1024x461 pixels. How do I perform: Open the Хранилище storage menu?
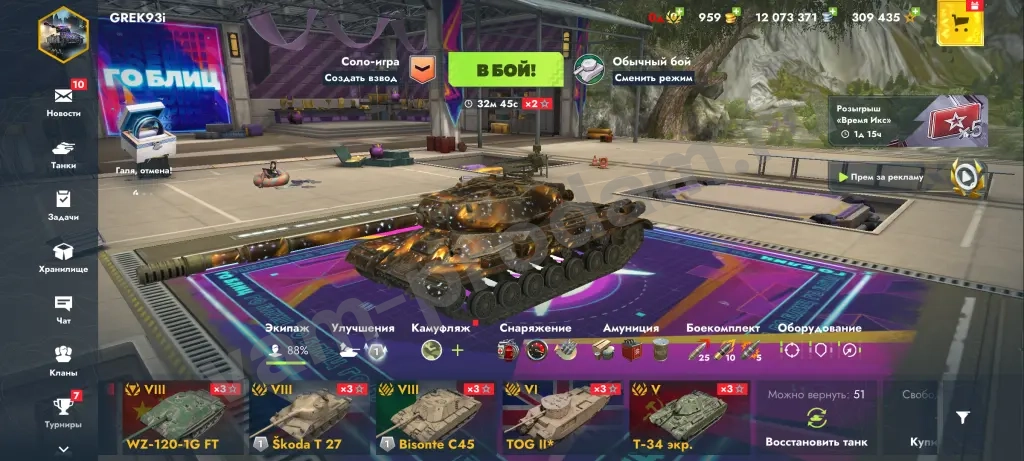63,257
